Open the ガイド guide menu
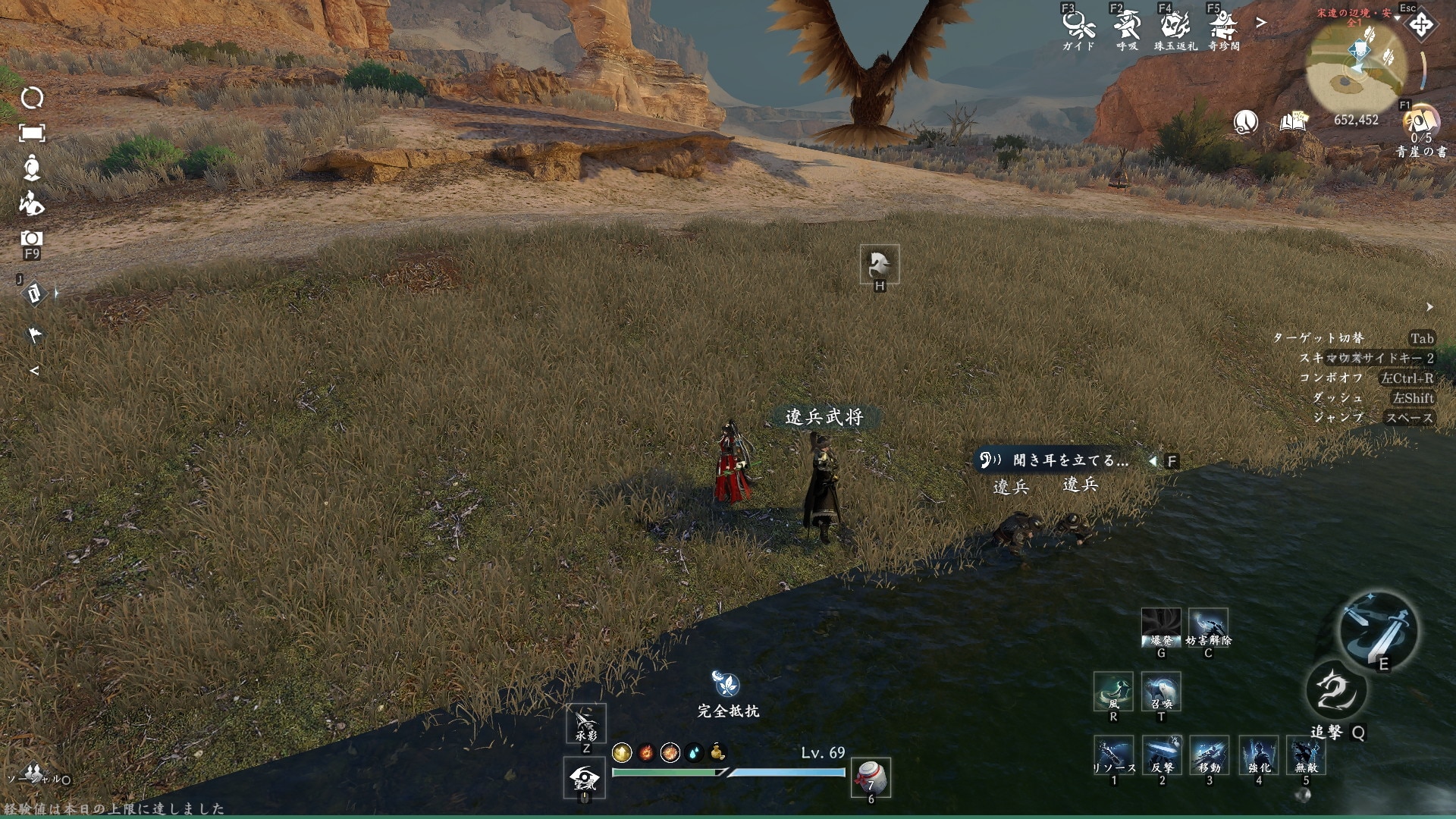1456x819 pixels. tap(1078, 28)
